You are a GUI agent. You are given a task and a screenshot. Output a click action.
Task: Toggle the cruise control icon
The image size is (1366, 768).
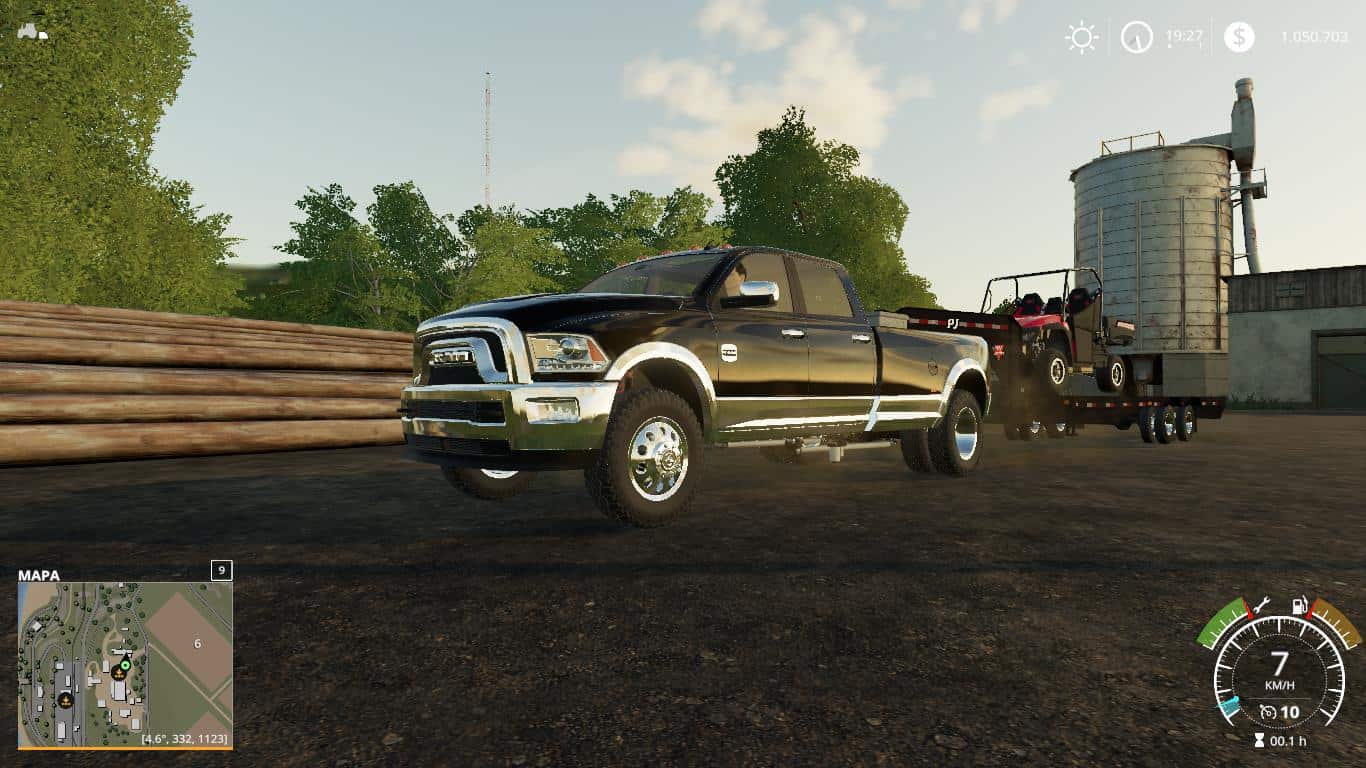(1268, 712)
